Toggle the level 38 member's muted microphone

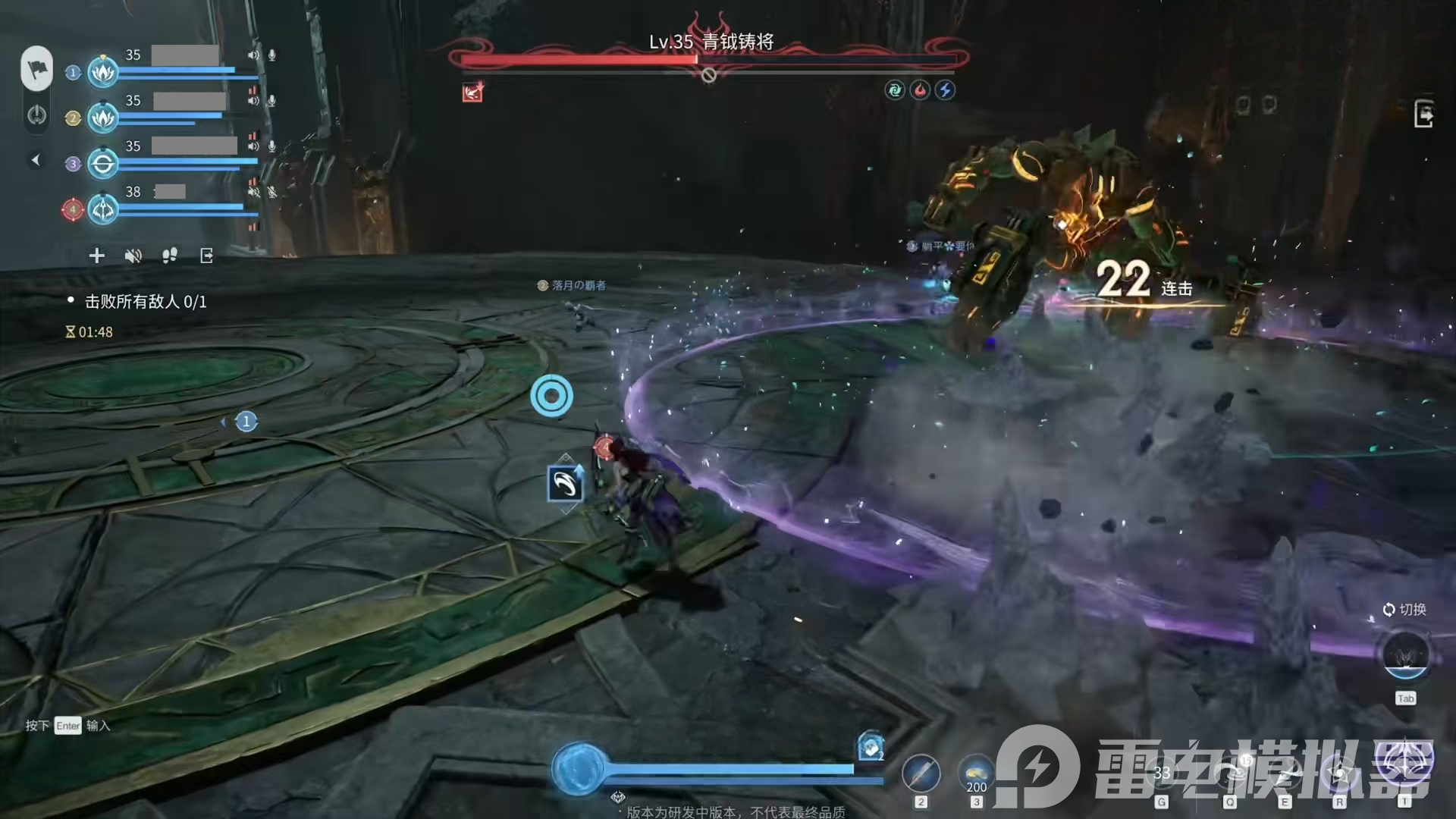click(x=271, y=192)
